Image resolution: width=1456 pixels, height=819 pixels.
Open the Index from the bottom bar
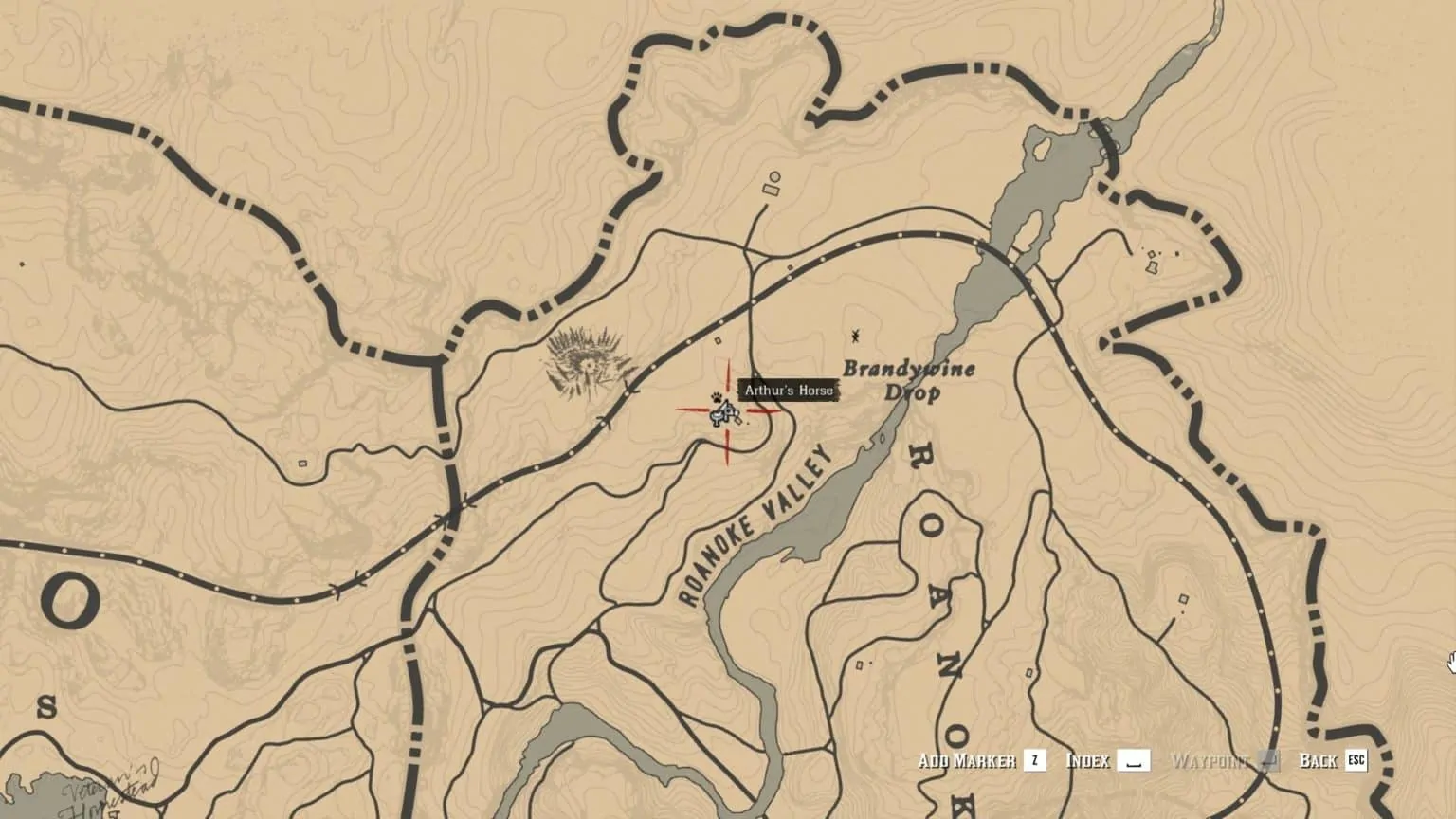click(x=1089, y=758)
